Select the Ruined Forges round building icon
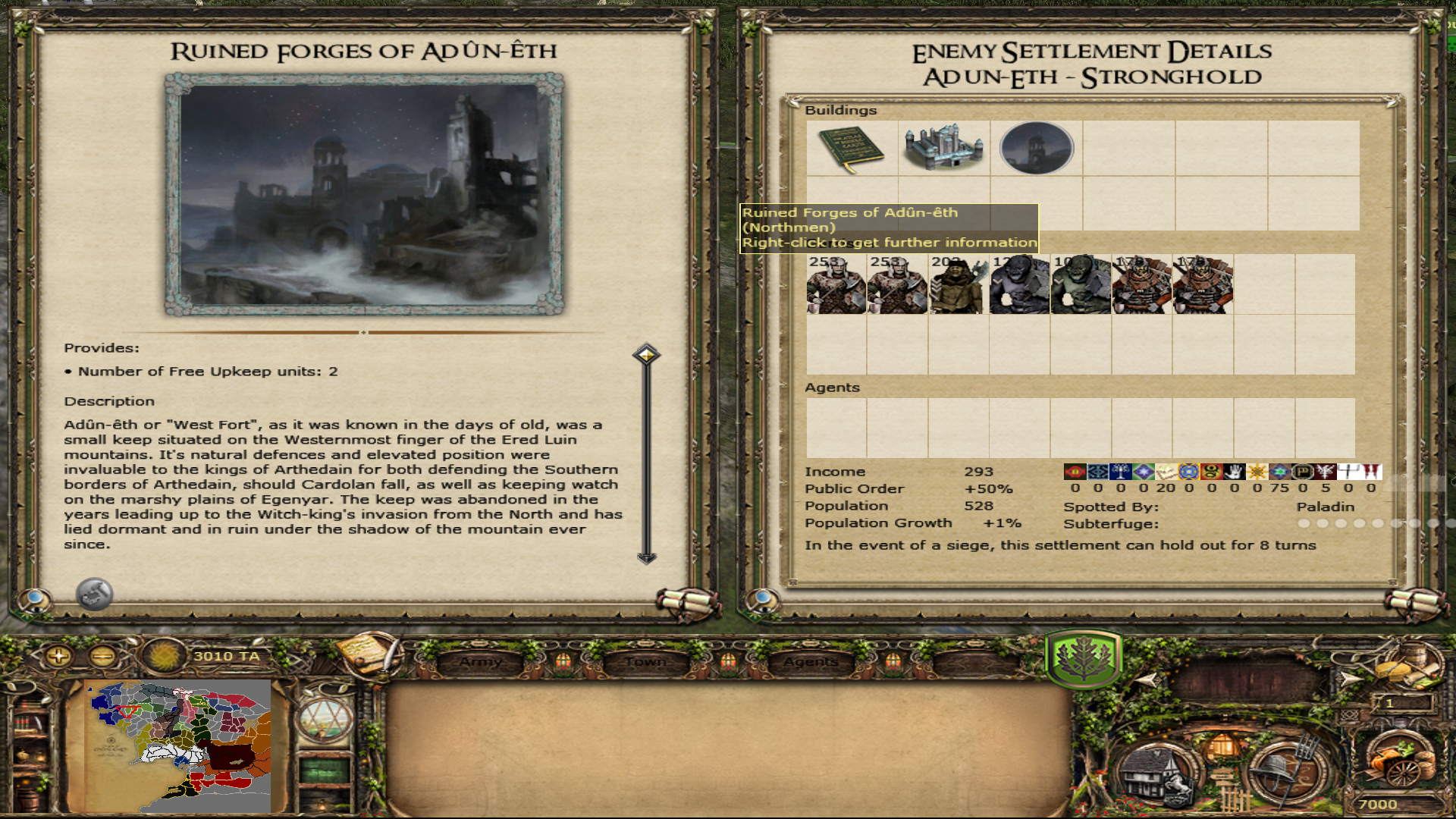 (1037, 149)
